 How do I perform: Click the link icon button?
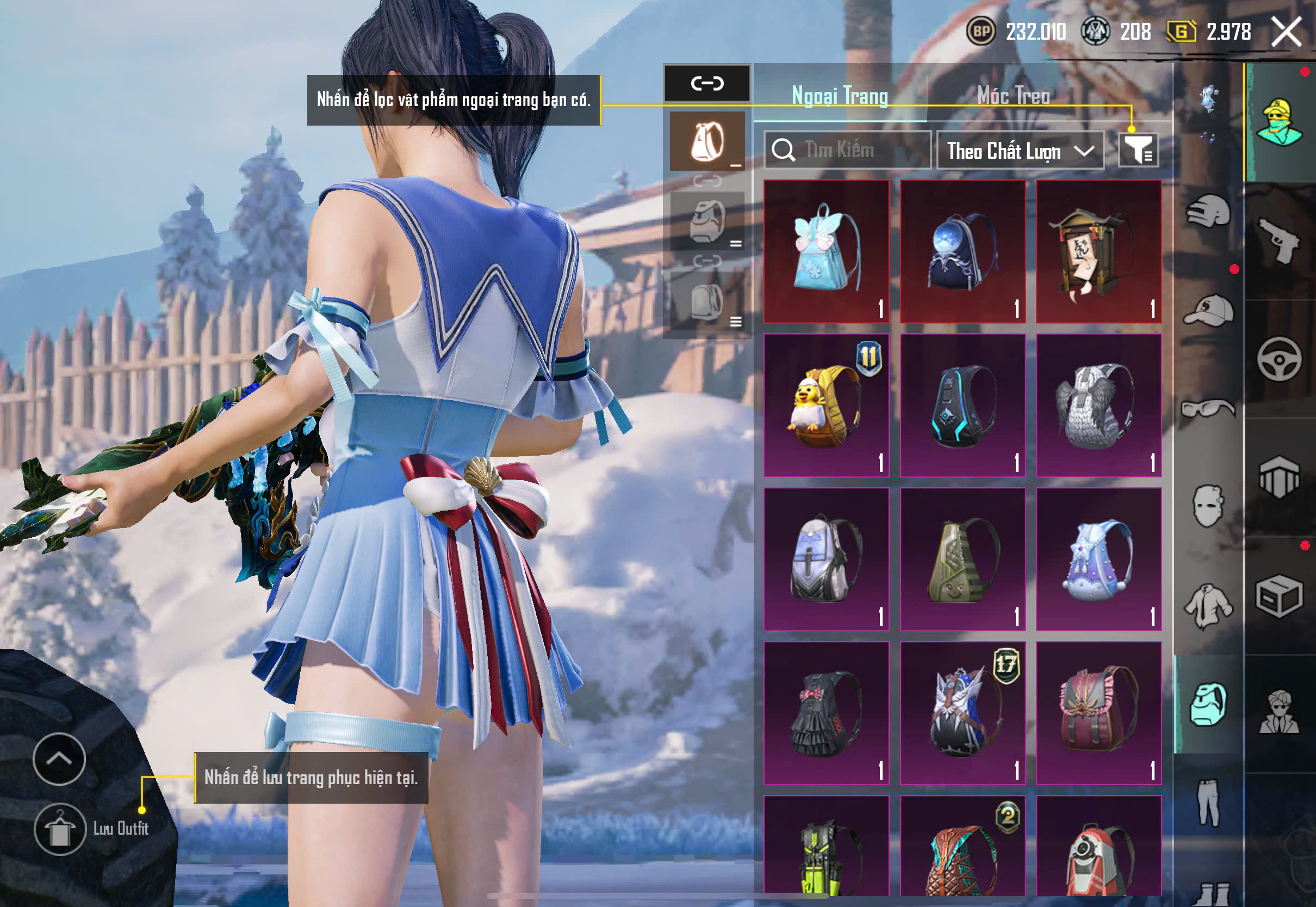click(x=707, y=83)
